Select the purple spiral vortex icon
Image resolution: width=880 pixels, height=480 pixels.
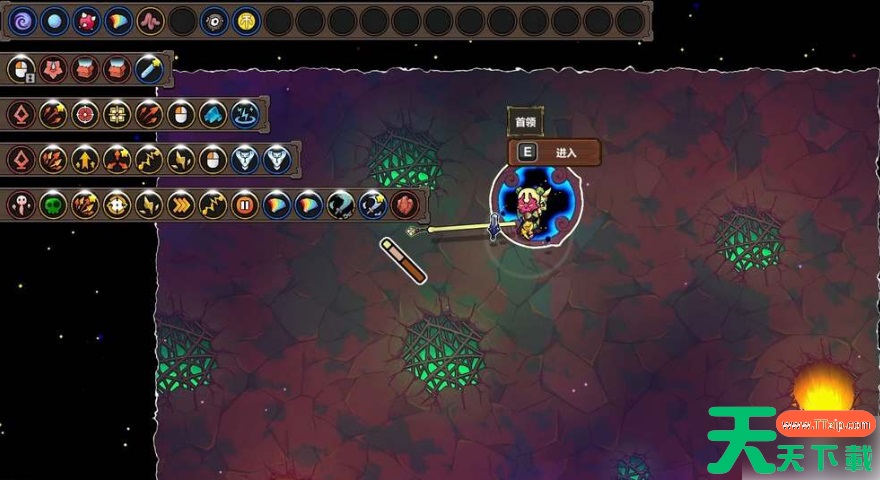(22, 21)
